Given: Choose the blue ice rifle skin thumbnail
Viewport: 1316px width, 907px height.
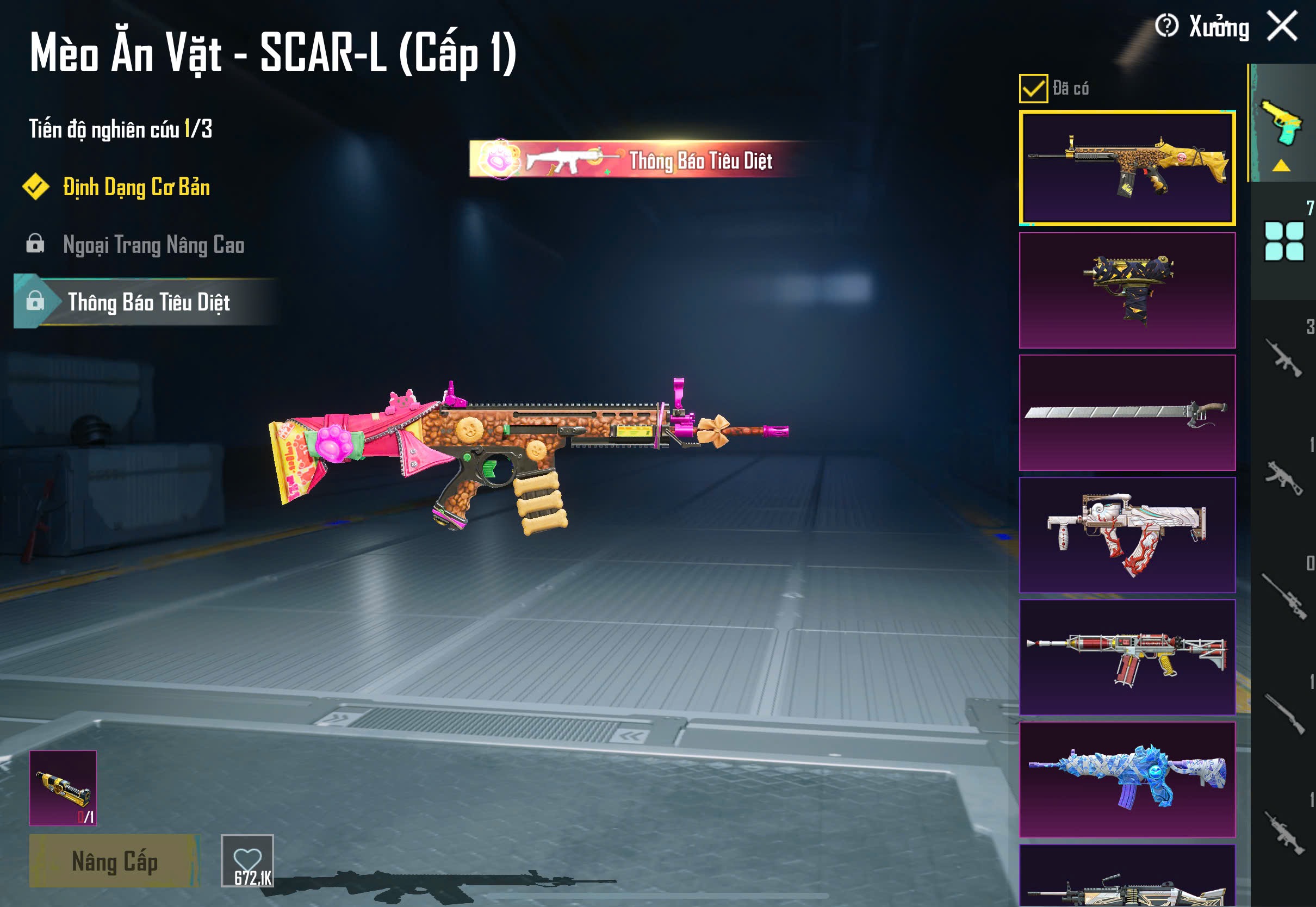Looking at the screenshot, I should 1127,779.
